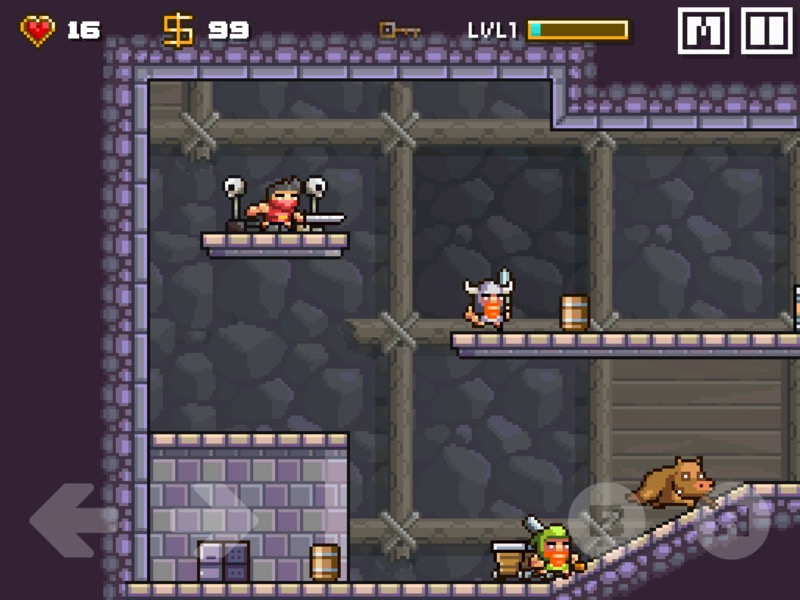Pause the game
This screenshot has width=800, height=600.
click(766, 31)
